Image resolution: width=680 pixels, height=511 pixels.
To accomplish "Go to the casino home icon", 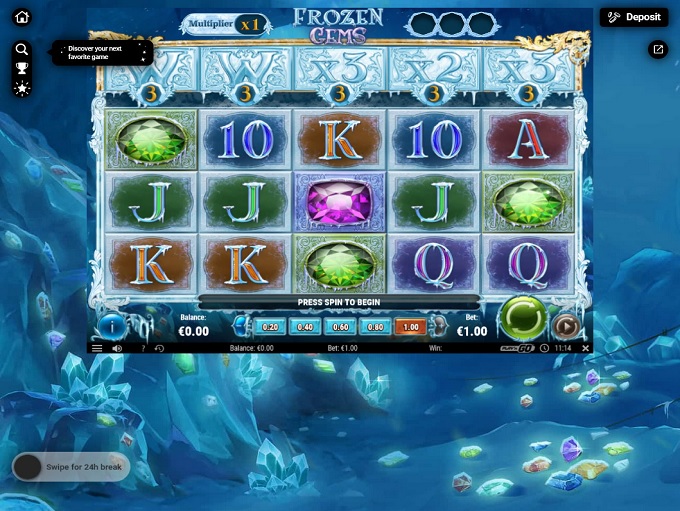I will 22,17.
